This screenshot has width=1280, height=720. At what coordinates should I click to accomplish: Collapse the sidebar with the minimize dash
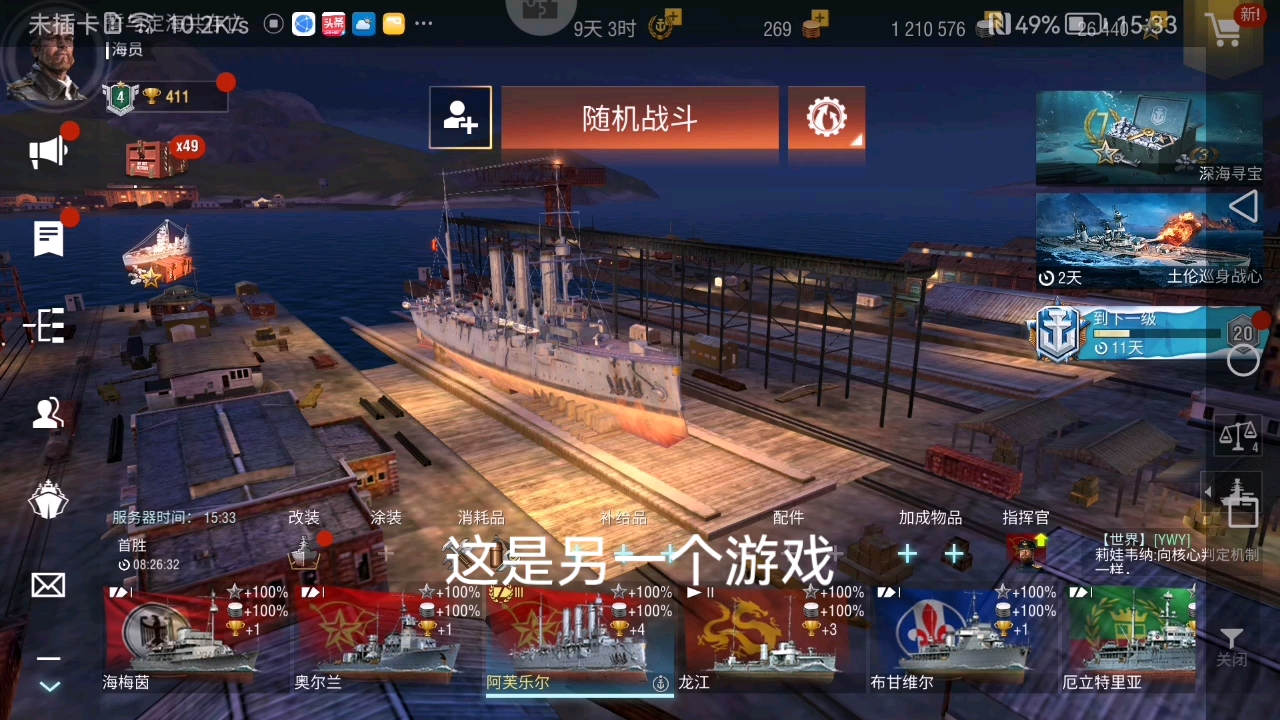tap(48, 658)
